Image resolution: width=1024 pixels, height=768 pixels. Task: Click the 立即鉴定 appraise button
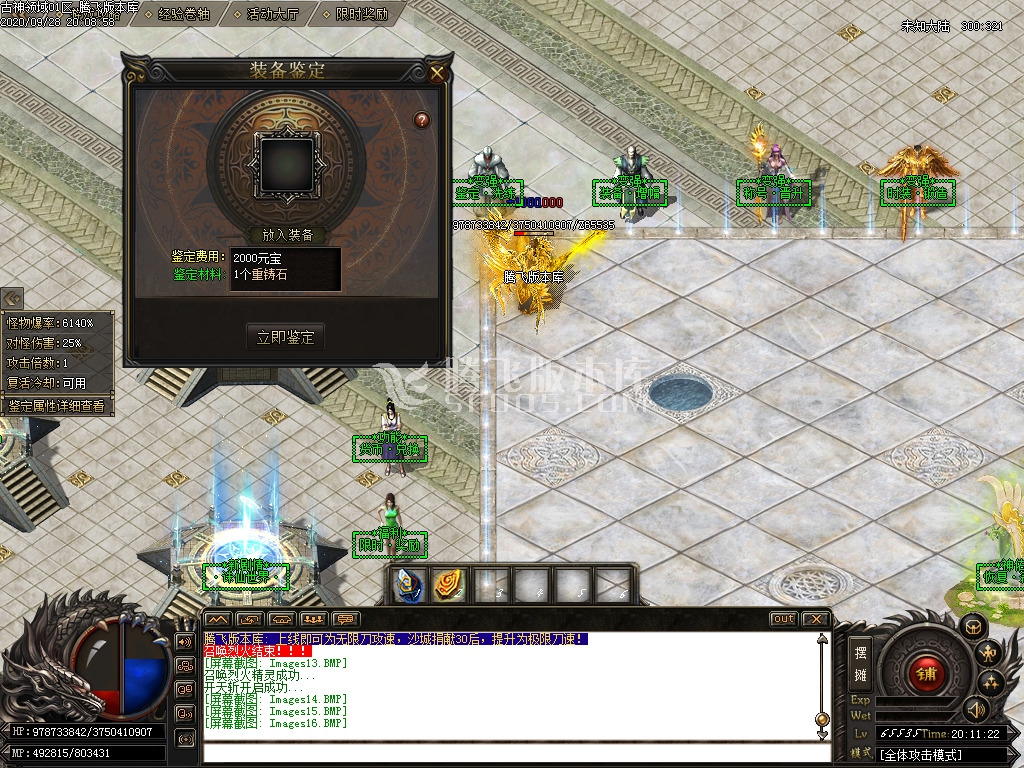pyautogui.click(x=286, y=338)
